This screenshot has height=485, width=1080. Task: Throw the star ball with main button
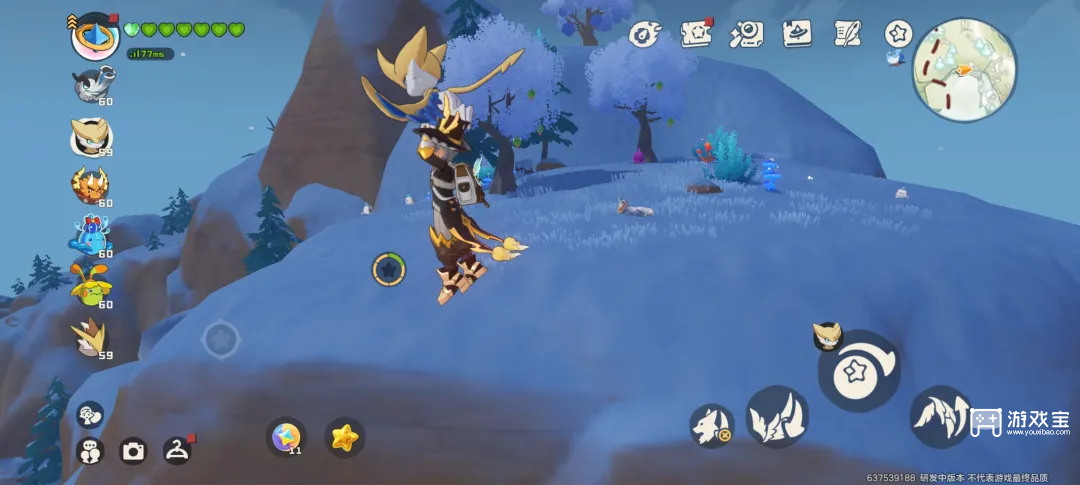pyautogui.click(x=859, y=371)
